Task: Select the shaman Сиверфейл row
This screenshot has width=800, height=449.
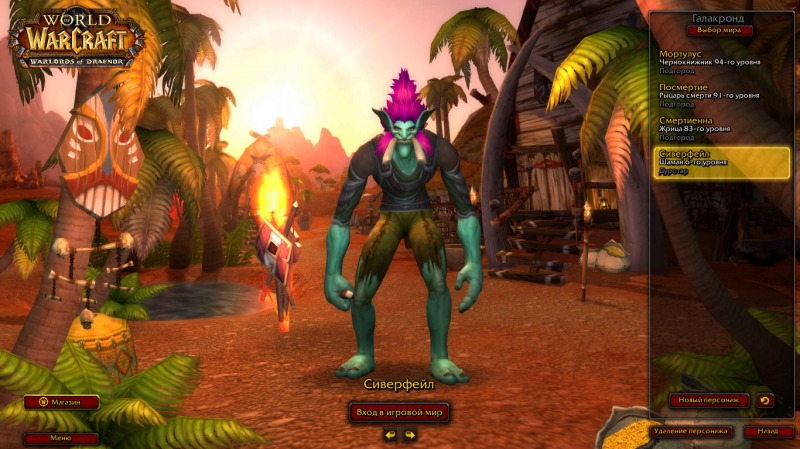Action: 722,163
